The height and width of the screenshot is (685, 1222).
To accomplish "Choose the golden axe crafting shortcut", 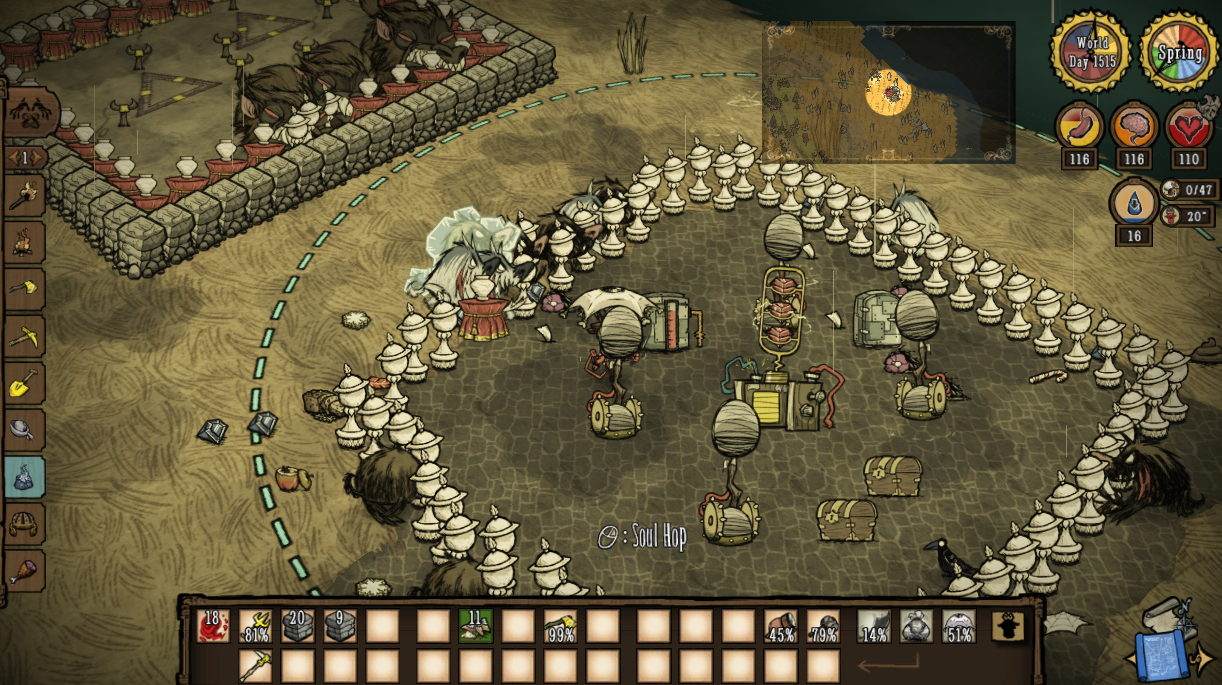I will (24, 288).
